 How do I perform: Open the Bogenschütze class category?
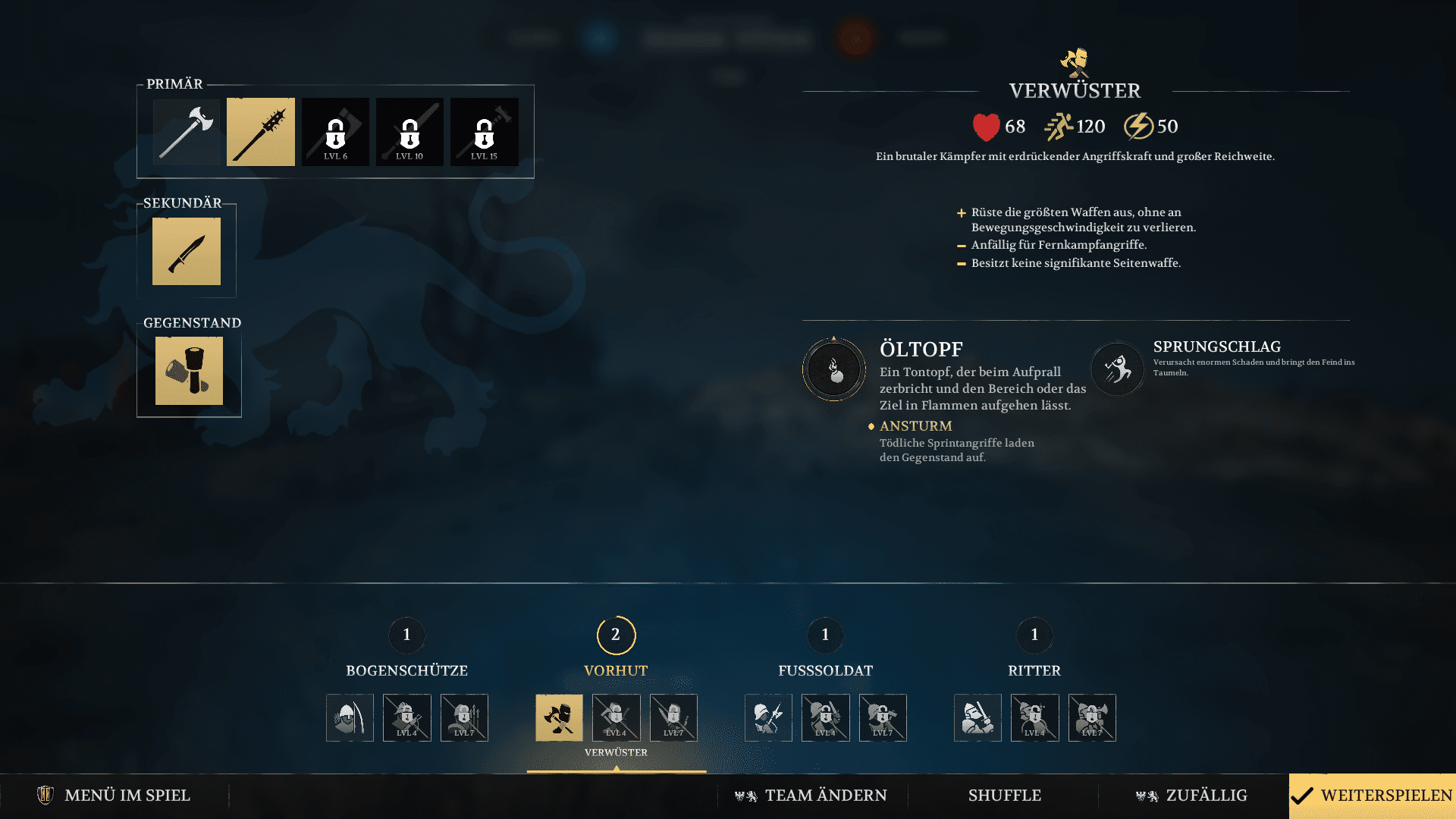(x=406, y=670)
